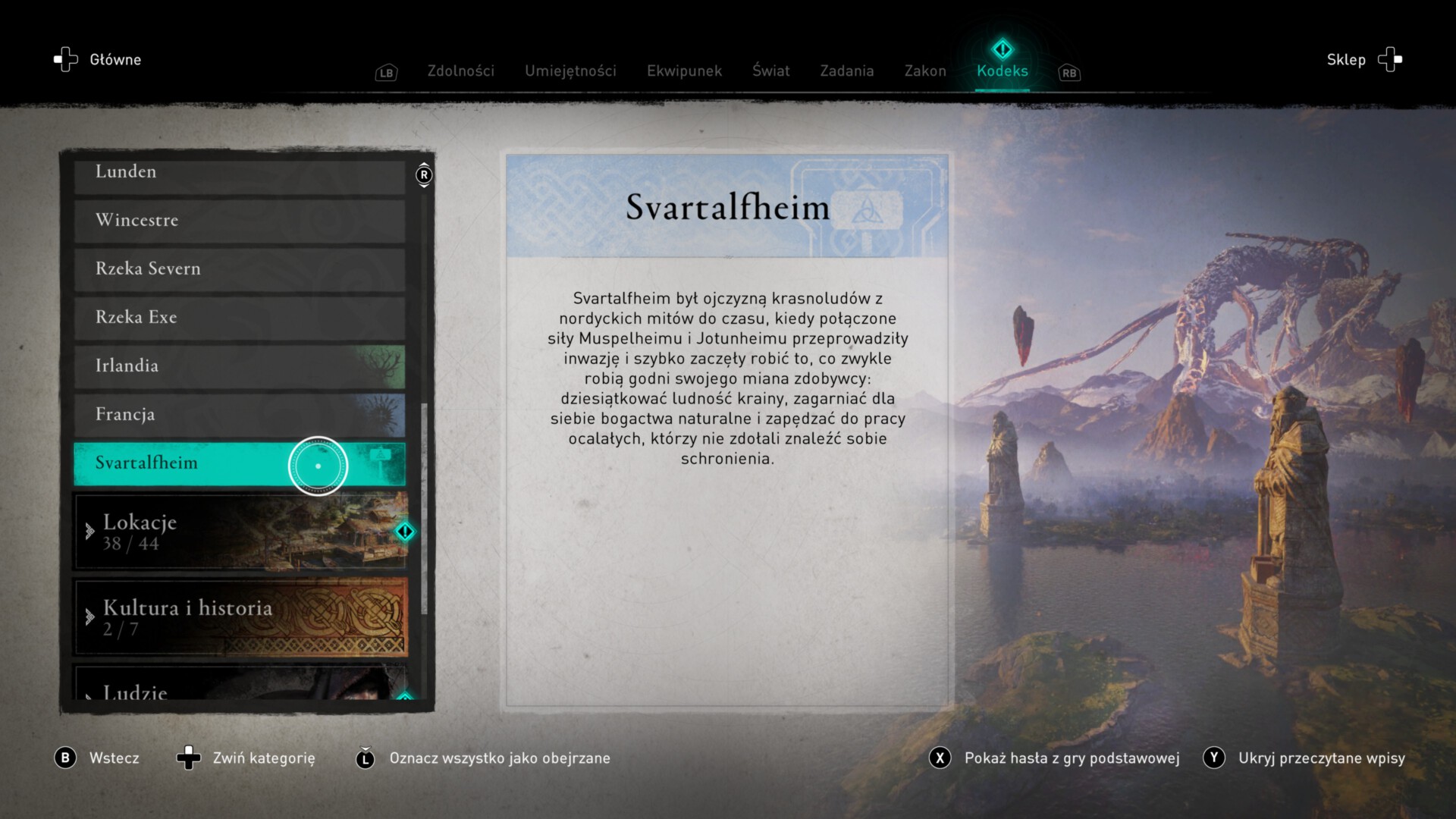Screen dimensions: 1456x819
Task: Open the Umiejętności tab
Action: (570, 71)
